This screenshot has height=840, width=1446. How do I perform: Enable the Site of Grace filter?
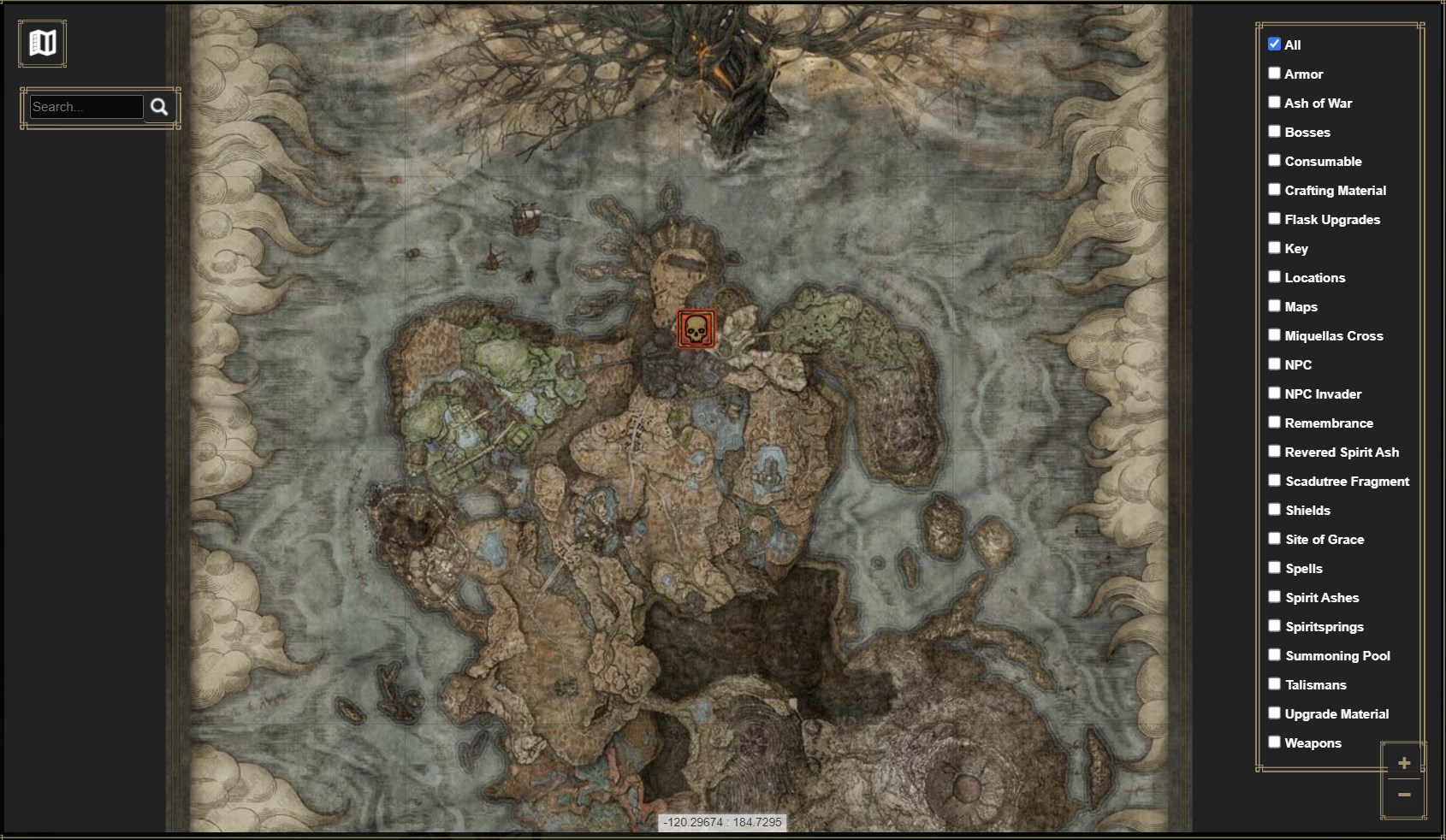click(1275, 538)
